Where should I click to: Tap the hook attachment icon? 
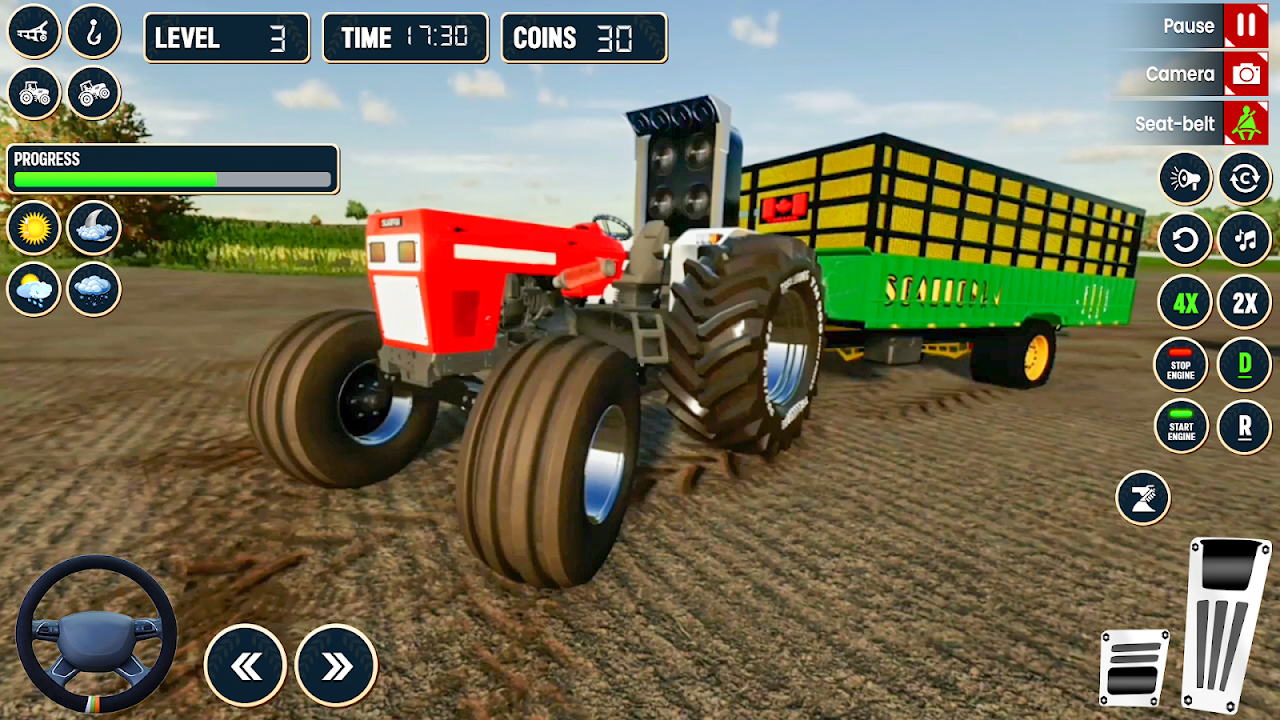pyautogui.click(x=94, y=32)
